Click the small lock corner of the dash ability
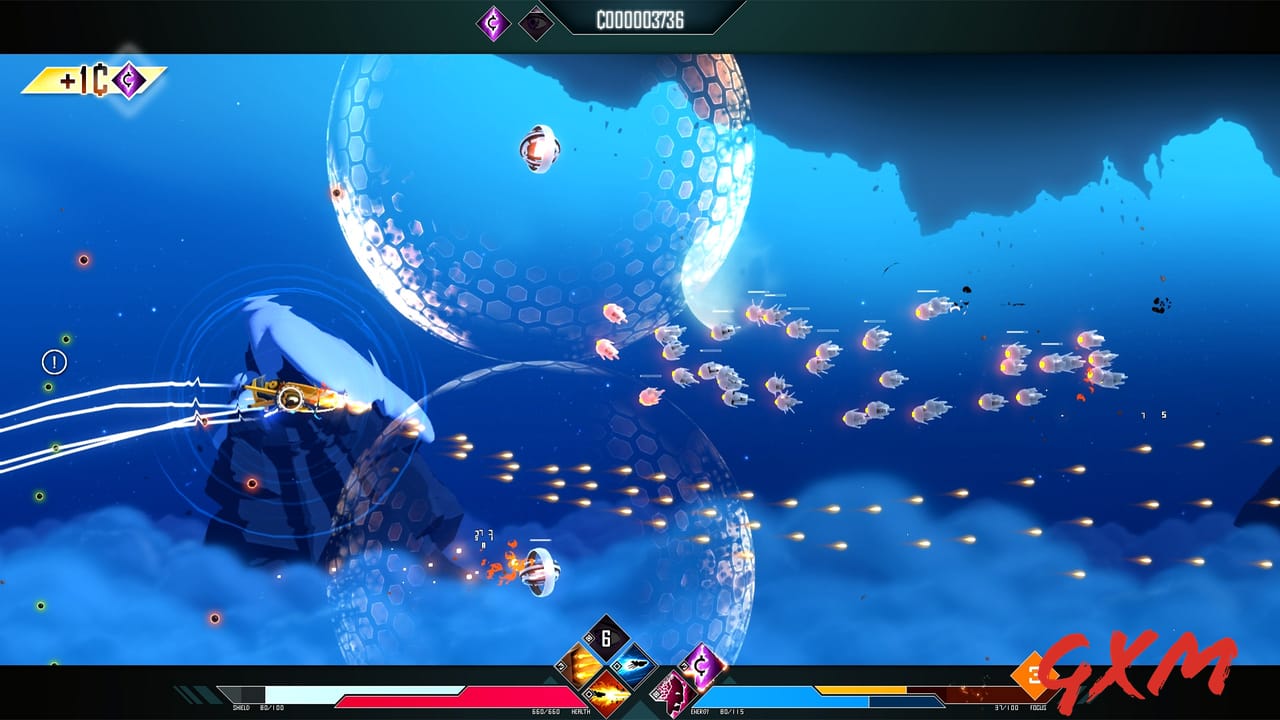 pyautogui.click(x=617, y=667)
